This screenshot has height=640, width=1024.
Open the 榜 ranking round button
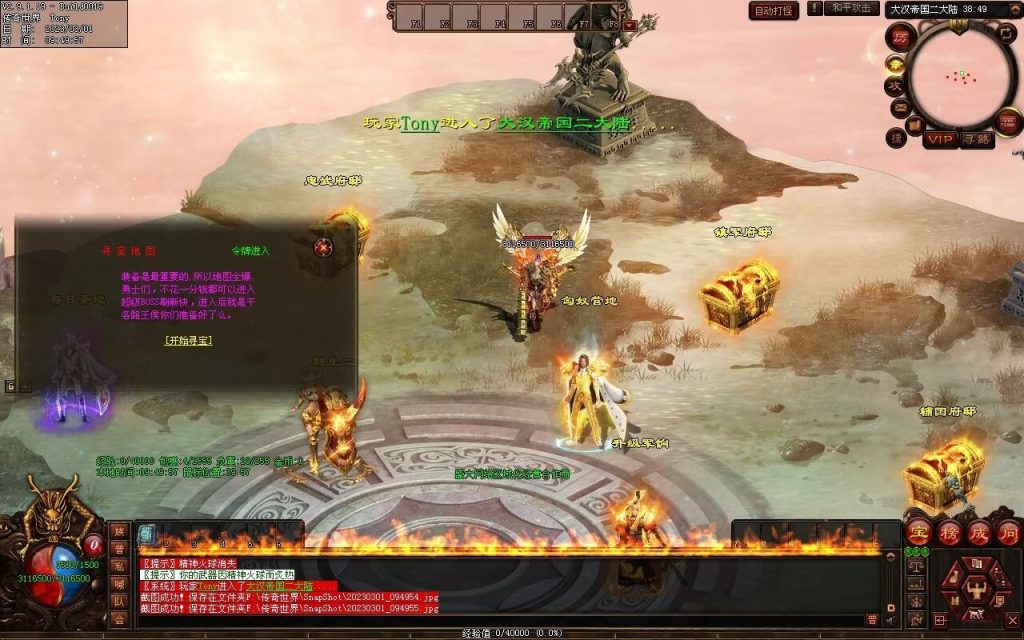click(x=950, y=531)
